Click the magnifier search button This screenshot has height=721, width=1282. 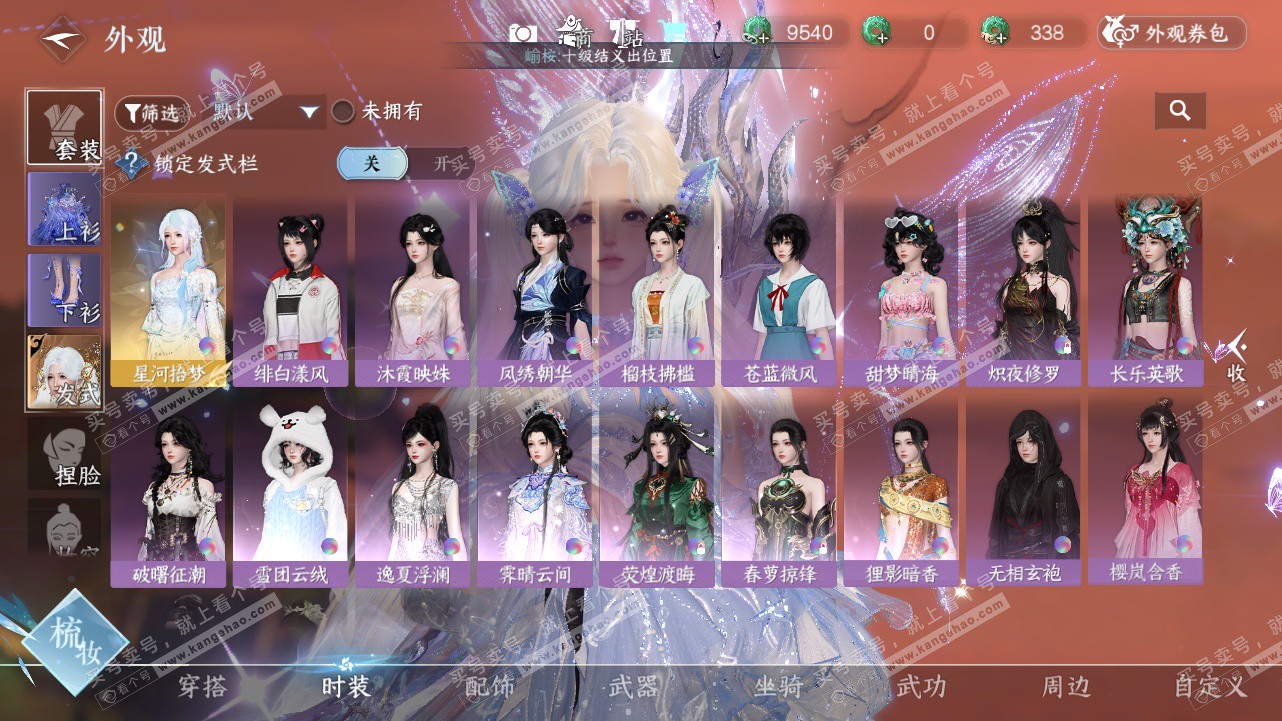point(1180,111)
